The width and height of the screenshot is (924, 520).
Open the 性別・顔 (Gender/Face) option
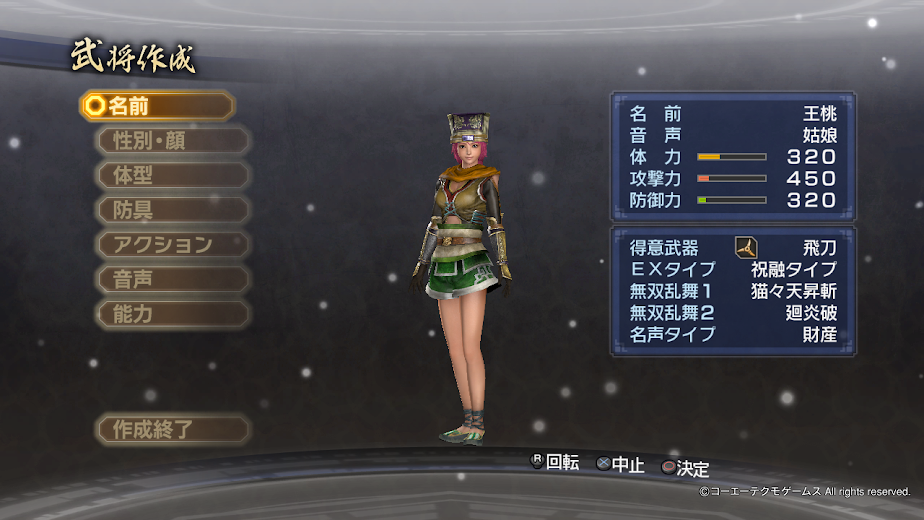tap(172, 141)
